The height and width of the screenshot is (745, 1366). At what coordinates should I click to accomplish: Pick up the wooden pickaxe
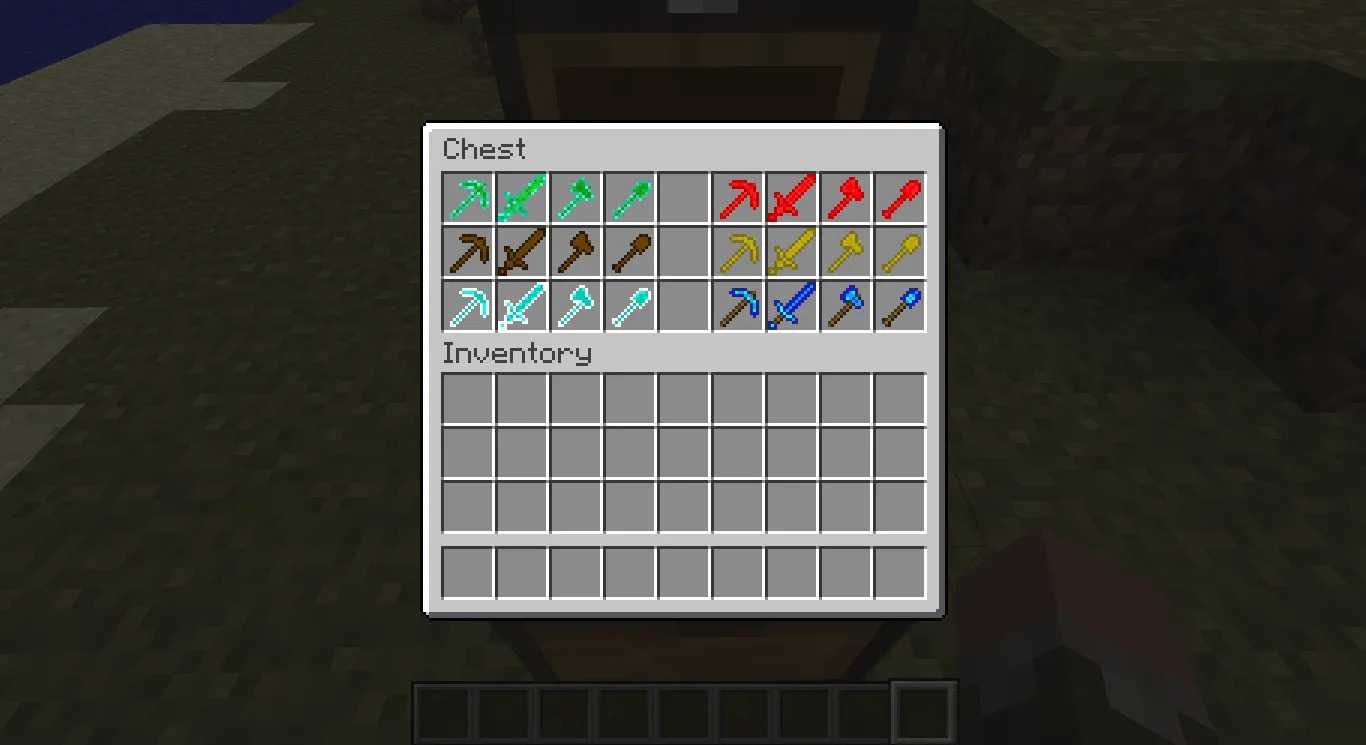[x=469, y=251]
